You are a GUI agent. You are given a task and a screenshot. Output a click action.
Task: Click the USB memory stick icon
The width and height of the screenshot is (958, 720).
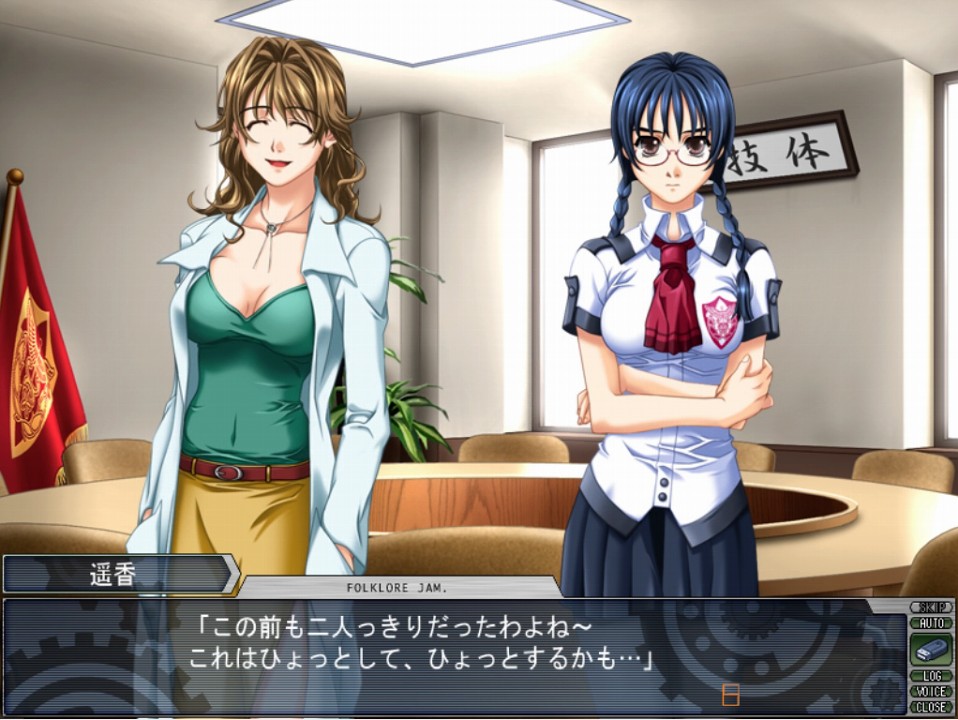(x=930, y=649)
